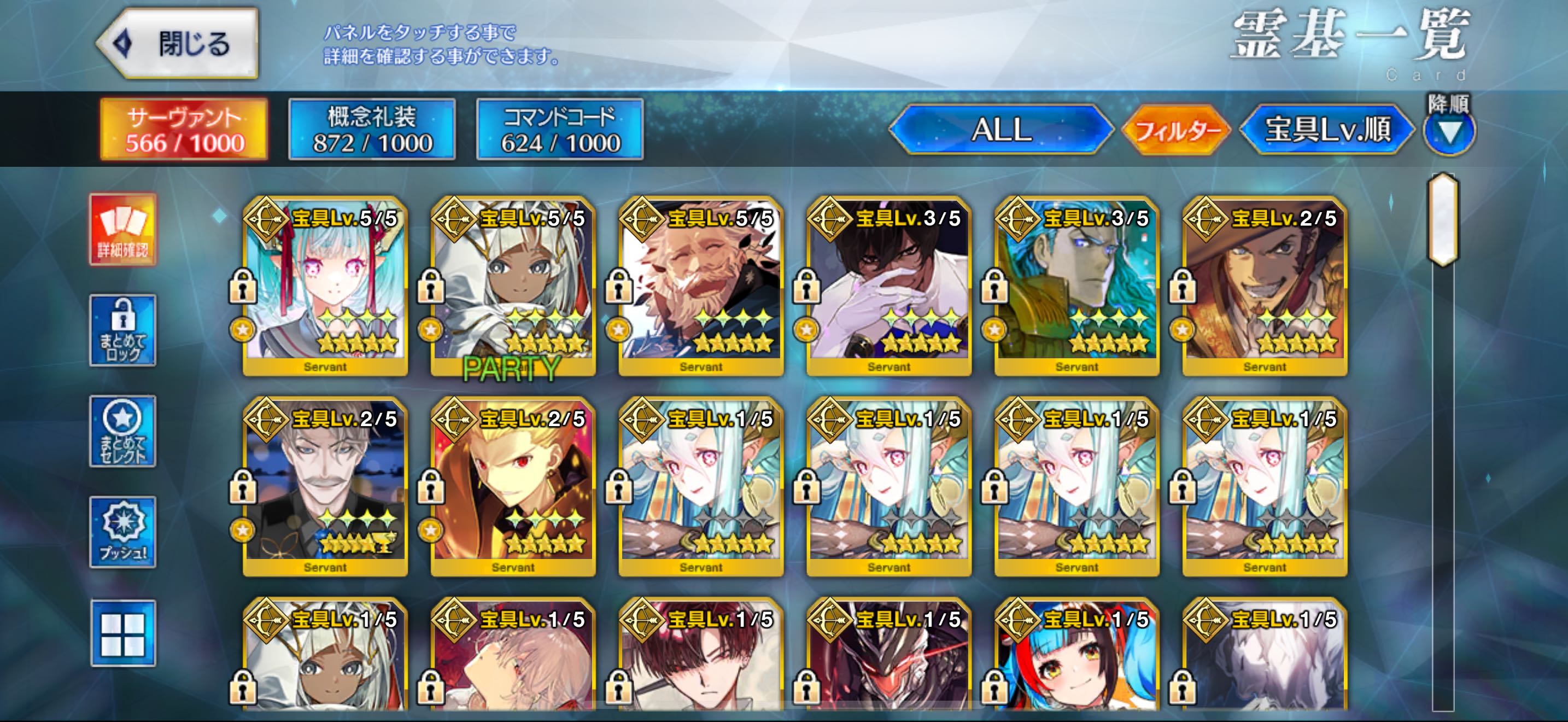Screen dimensions: 1568x722
Task: Open the ALL class selector
Action: 1001,130
